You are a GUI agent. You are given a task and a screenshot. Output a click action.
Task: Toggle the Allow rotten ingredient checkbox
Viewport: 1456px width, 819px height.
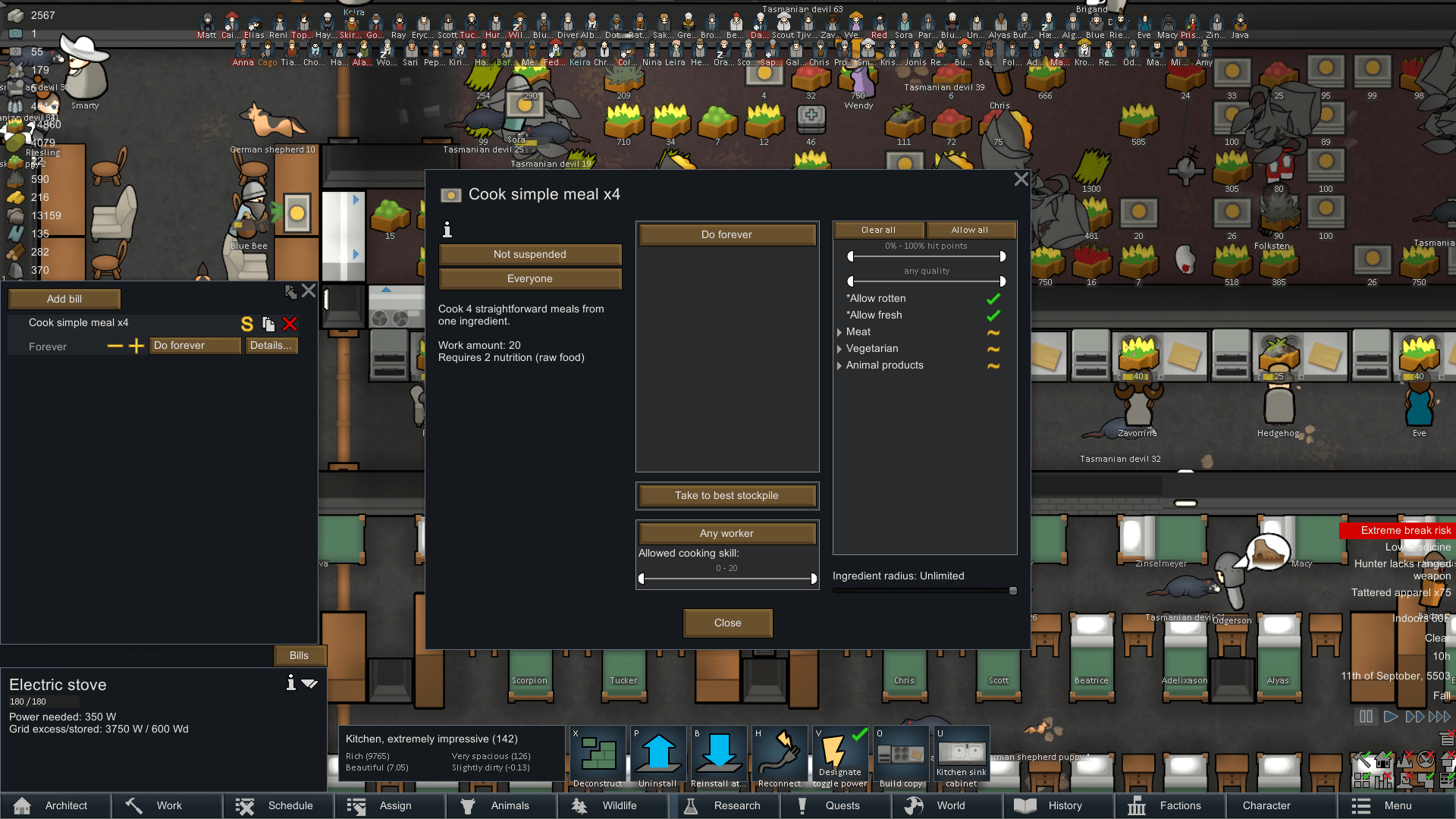pyautogui.click(x=993, y=298)
